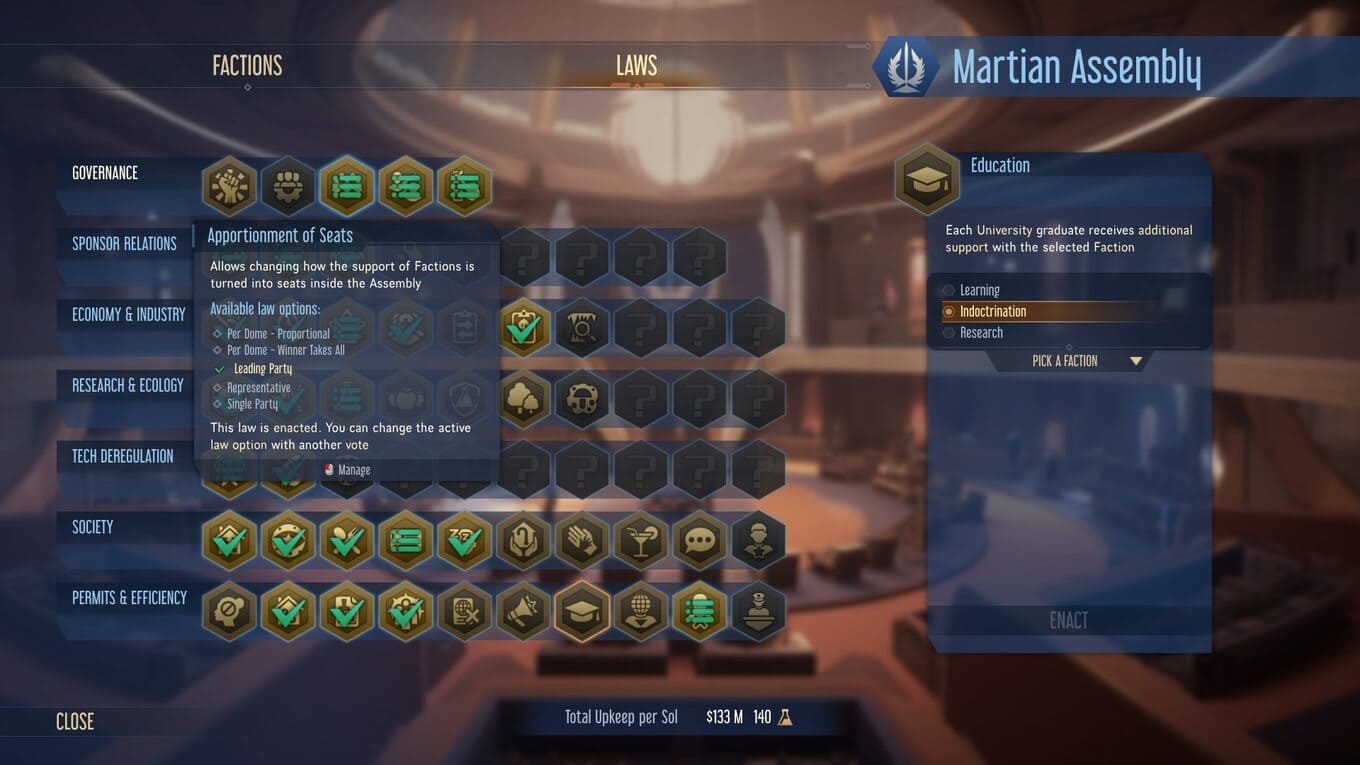Click the crossed-out head permits law
This screenshot has width=1360, height=765.
pyautogui.click(x=230, y=611)
